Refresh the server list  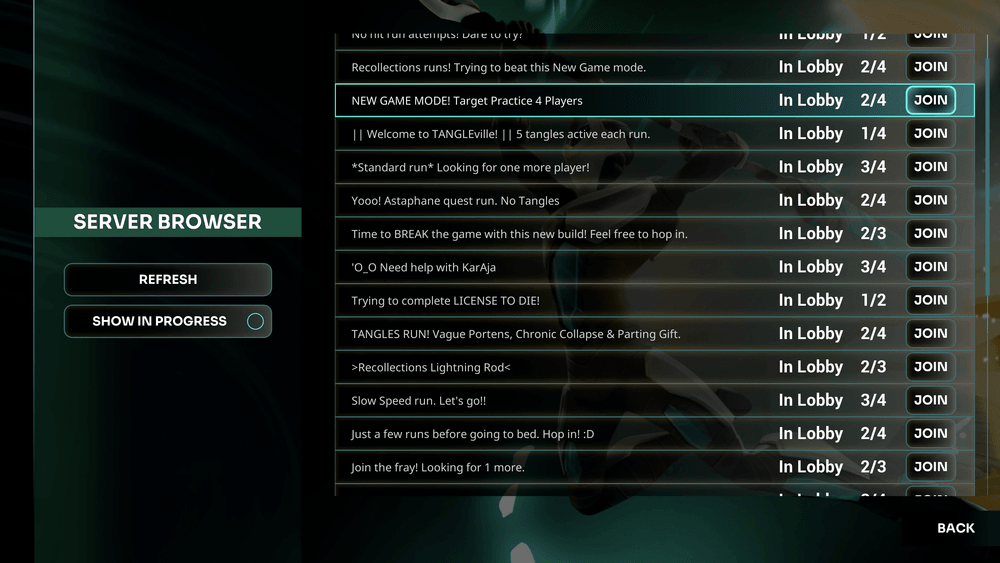168,280
